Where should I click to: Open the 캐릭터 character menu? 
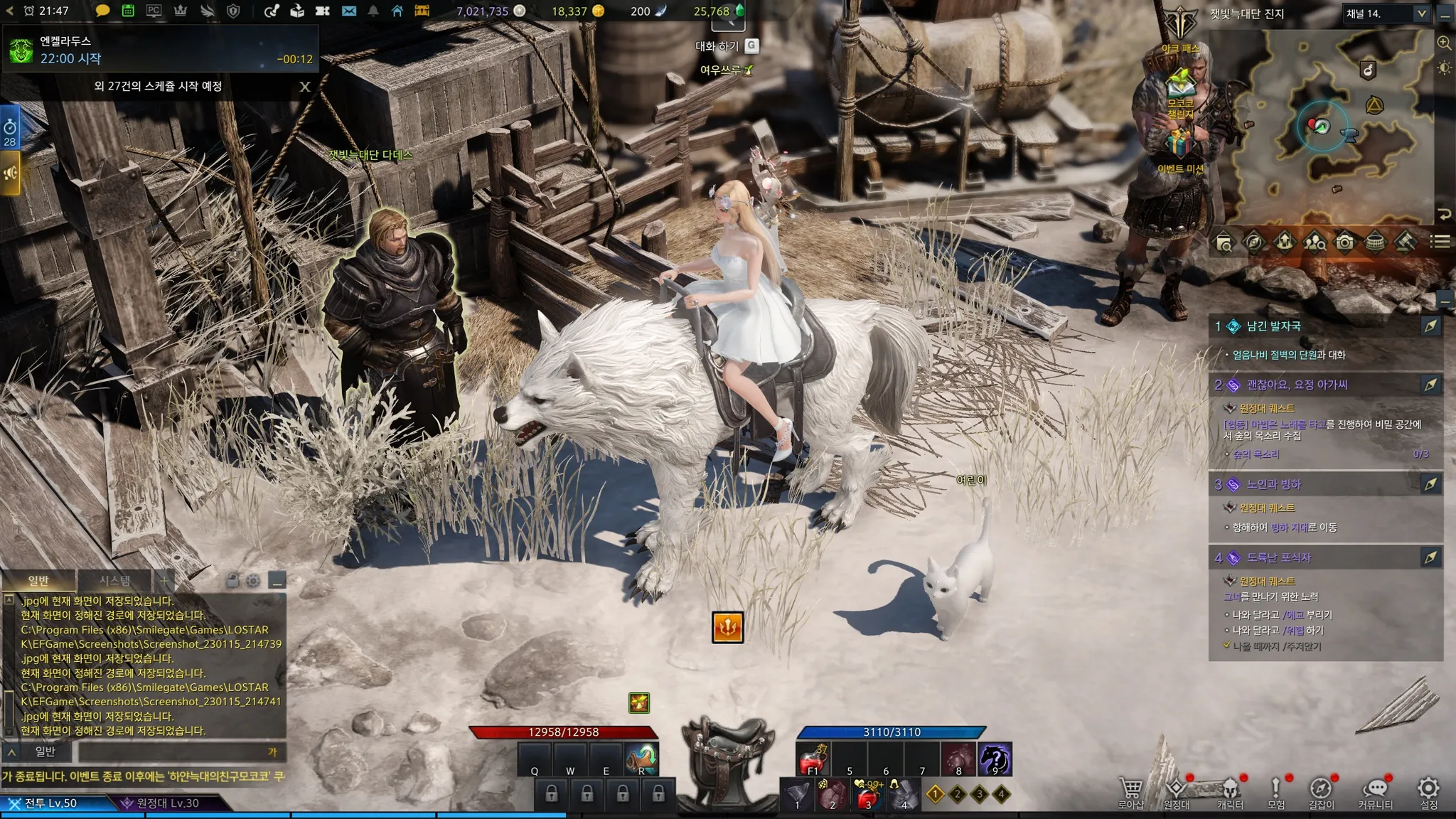(1230, 792)
